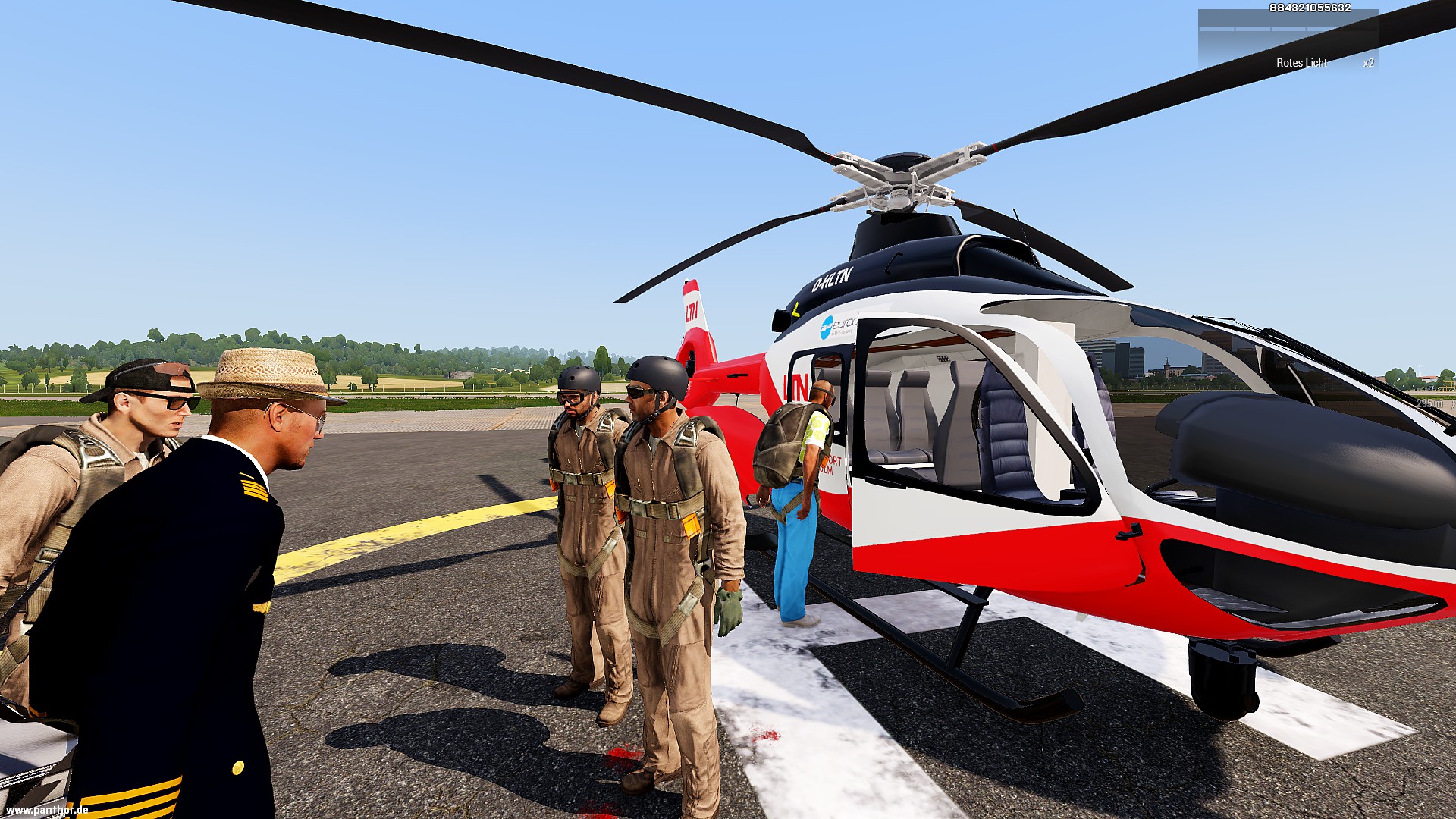Select the Rotes Licht item entry
The width and height of the screenshot is (1456, 819).
click(1301, 63)
